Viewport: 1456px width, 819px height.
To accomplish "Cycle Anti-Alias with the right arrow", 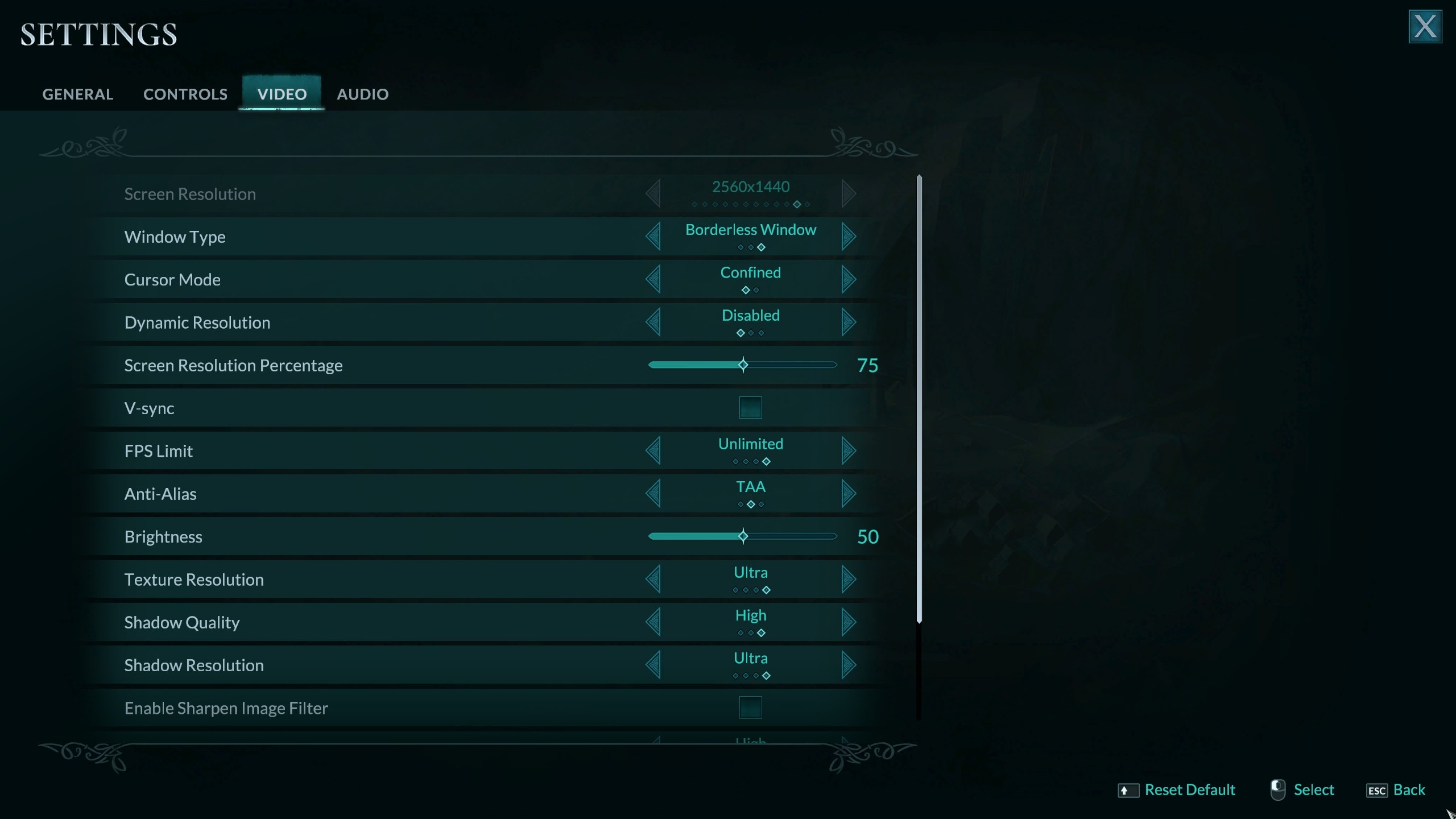I will click(x=848, y=493).
